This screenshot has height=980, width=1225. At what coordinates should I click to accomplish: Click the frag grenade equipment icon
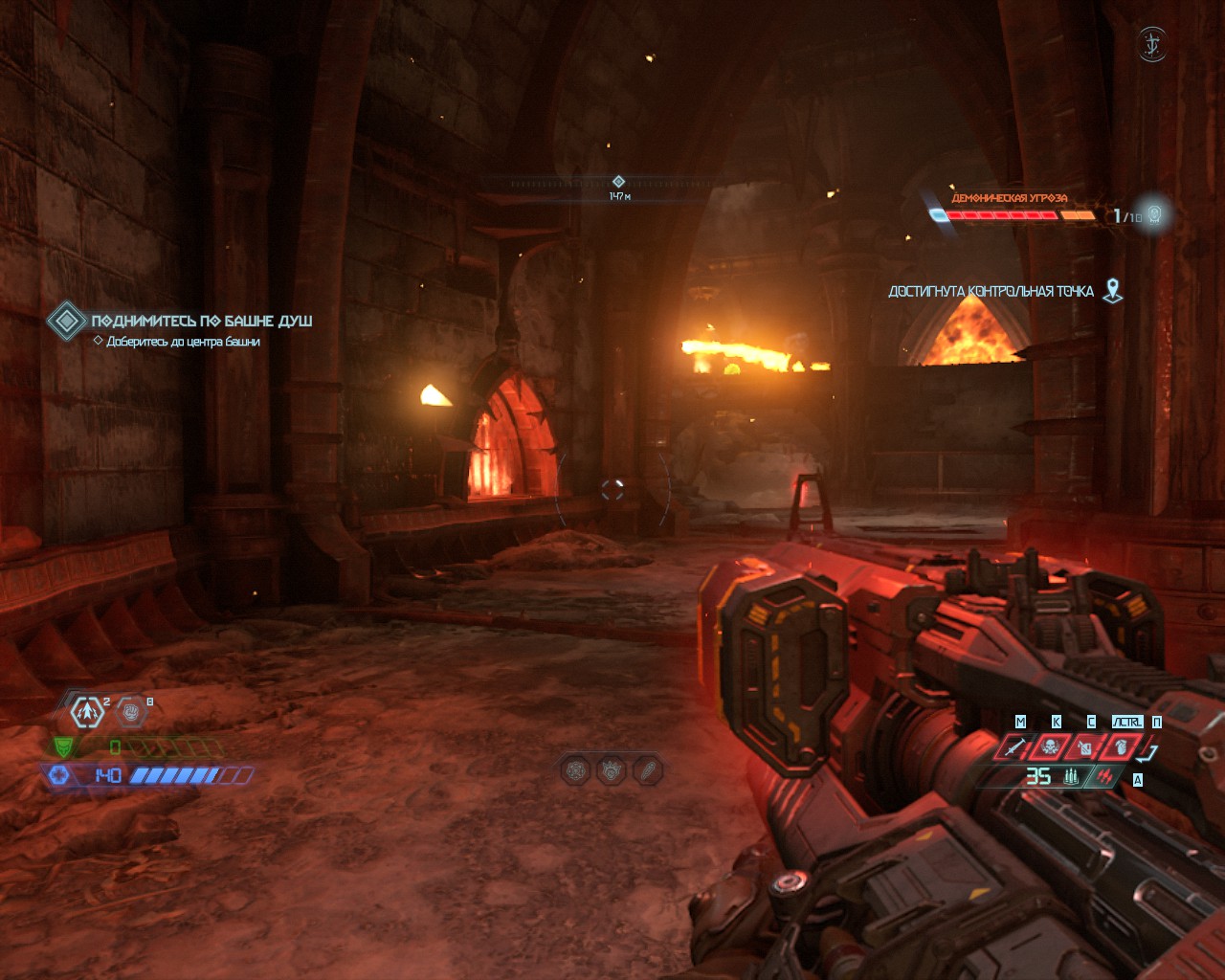point(87,712)
